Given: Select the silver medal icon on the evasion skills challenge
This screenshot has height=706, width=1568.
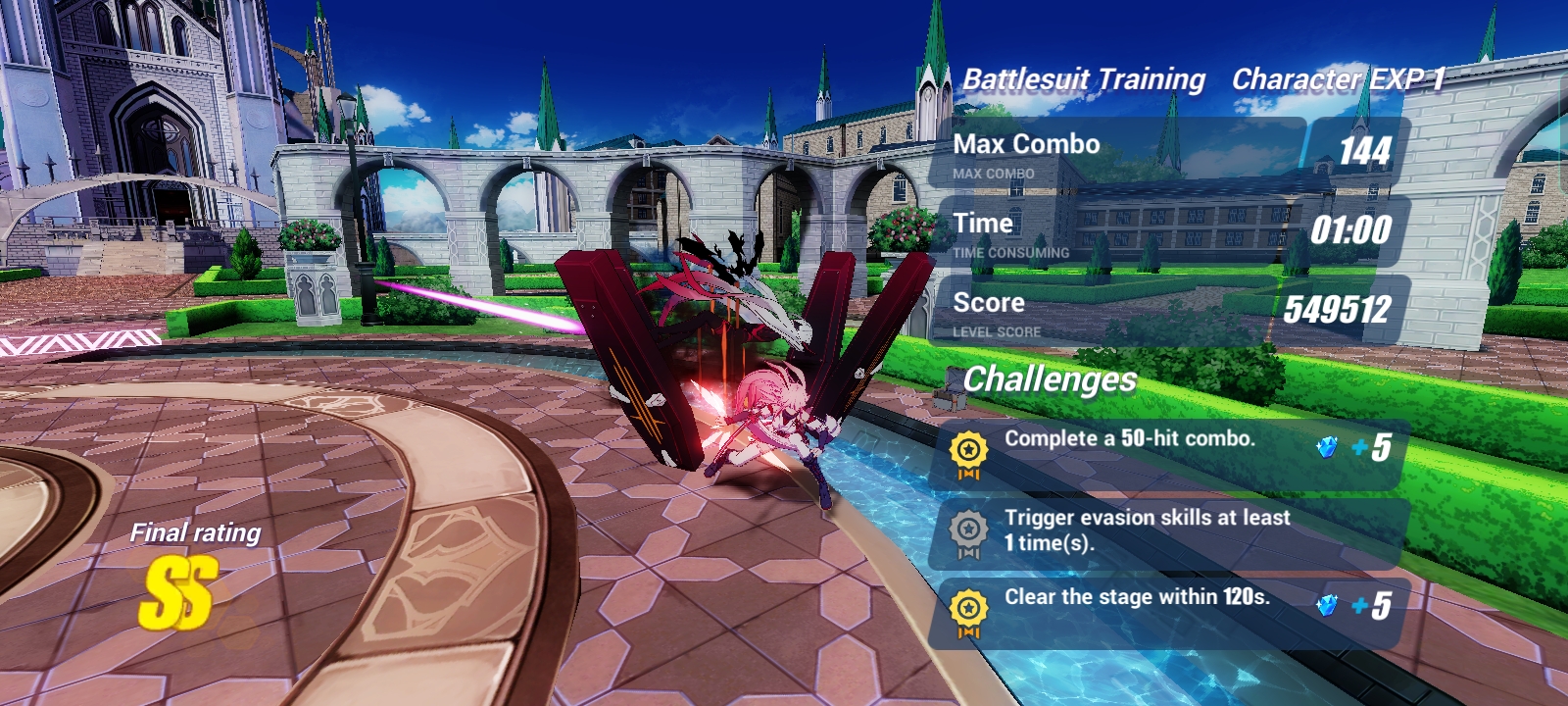Looking at the screenshot, I should (x=970, y=528).
